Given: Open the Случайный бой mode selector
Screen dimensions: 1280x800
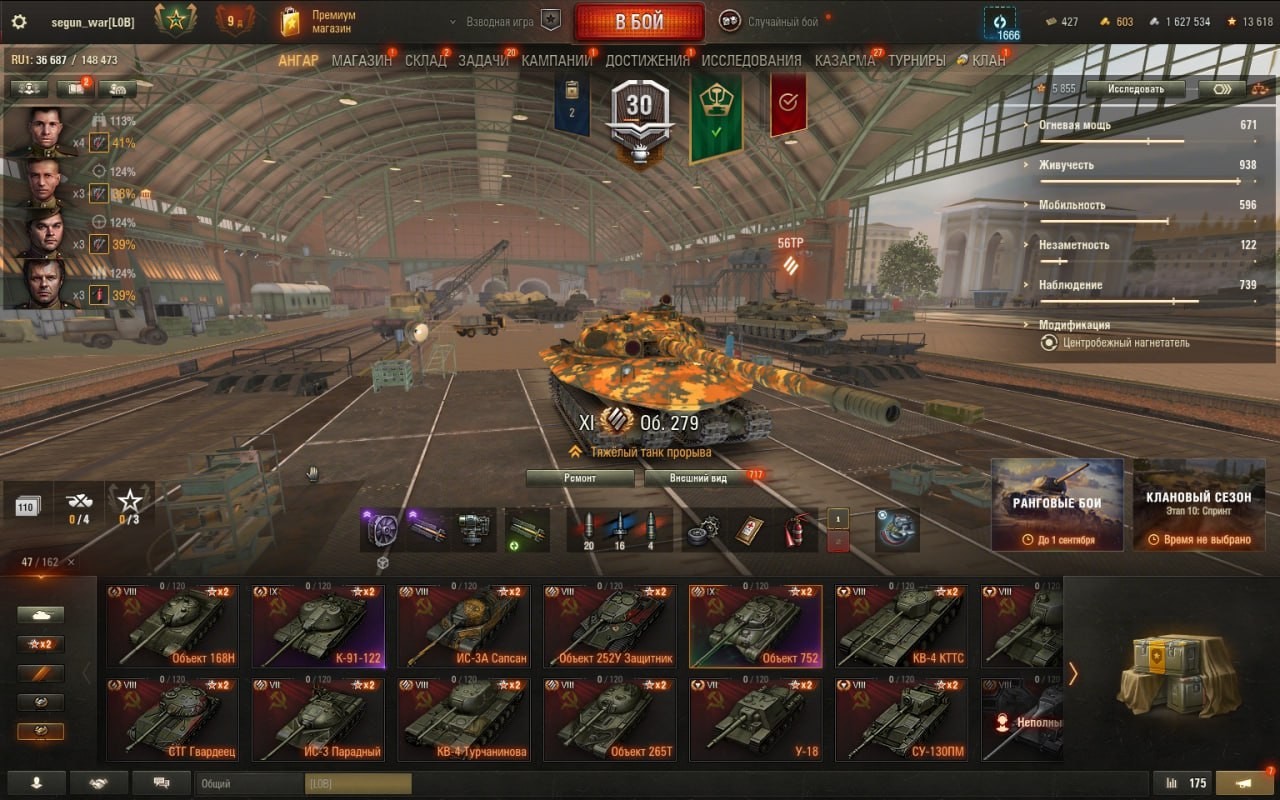Looking at the screenshot, I should click(x=775, y=21).
